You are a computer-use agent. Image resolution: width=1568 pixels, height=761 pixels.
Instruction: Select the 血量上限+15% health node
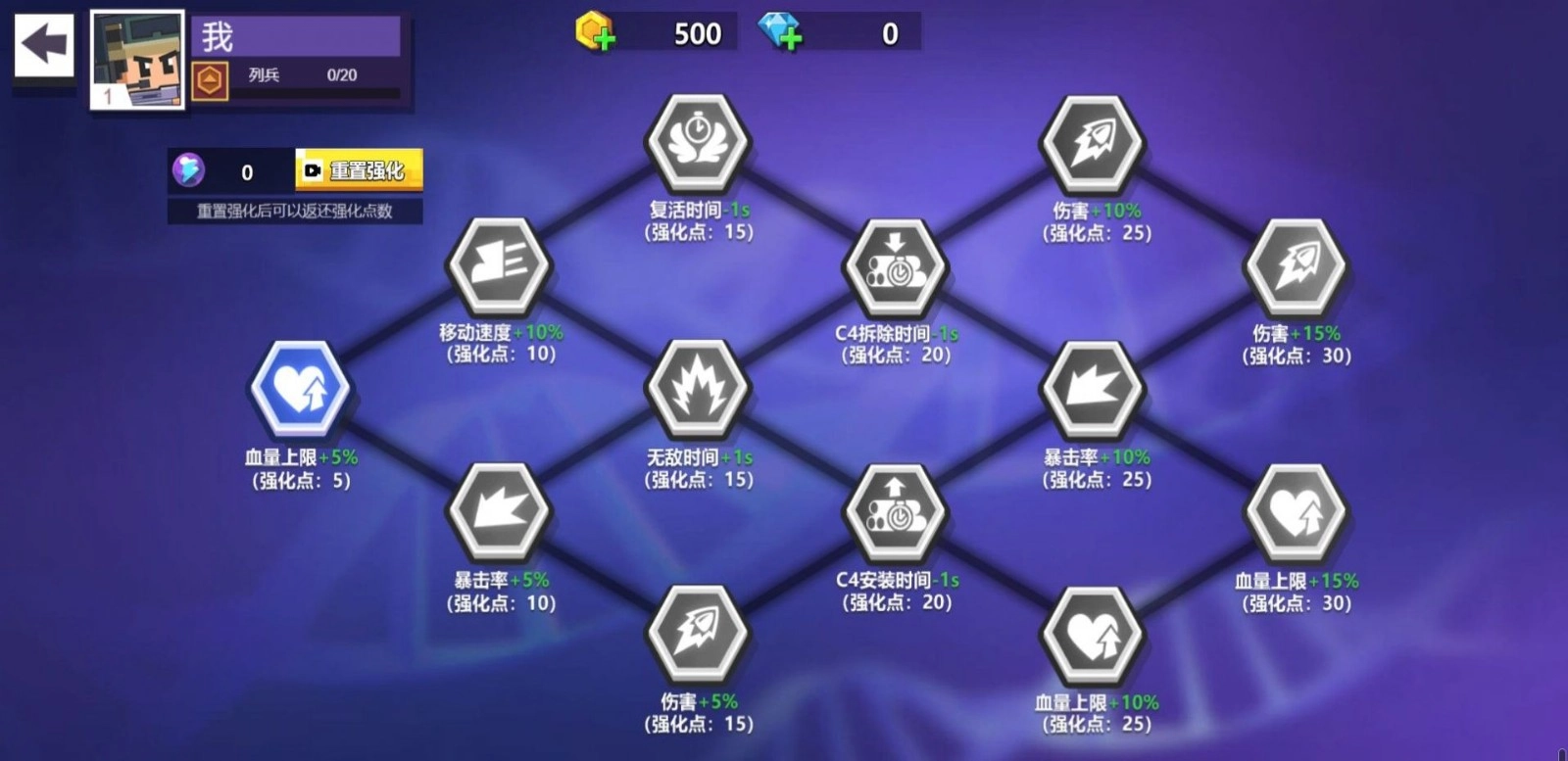(x=1294, y=513)
